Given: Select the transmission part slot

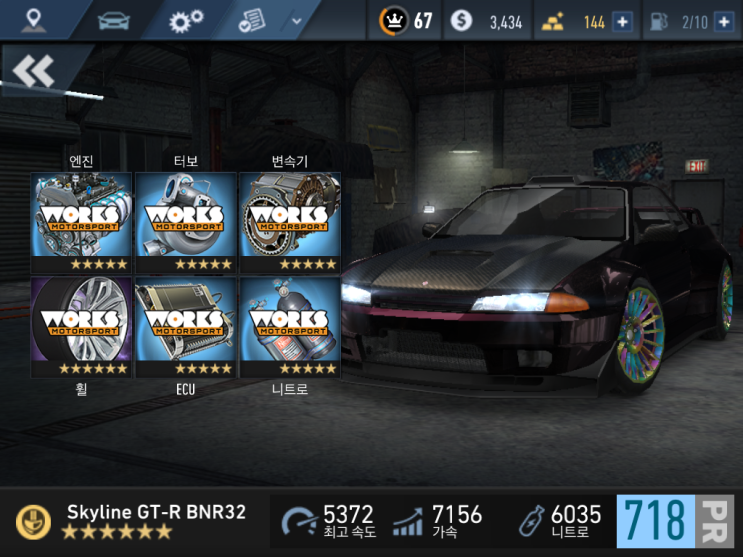Looking at the screenshot, I should tap(289, 223).
